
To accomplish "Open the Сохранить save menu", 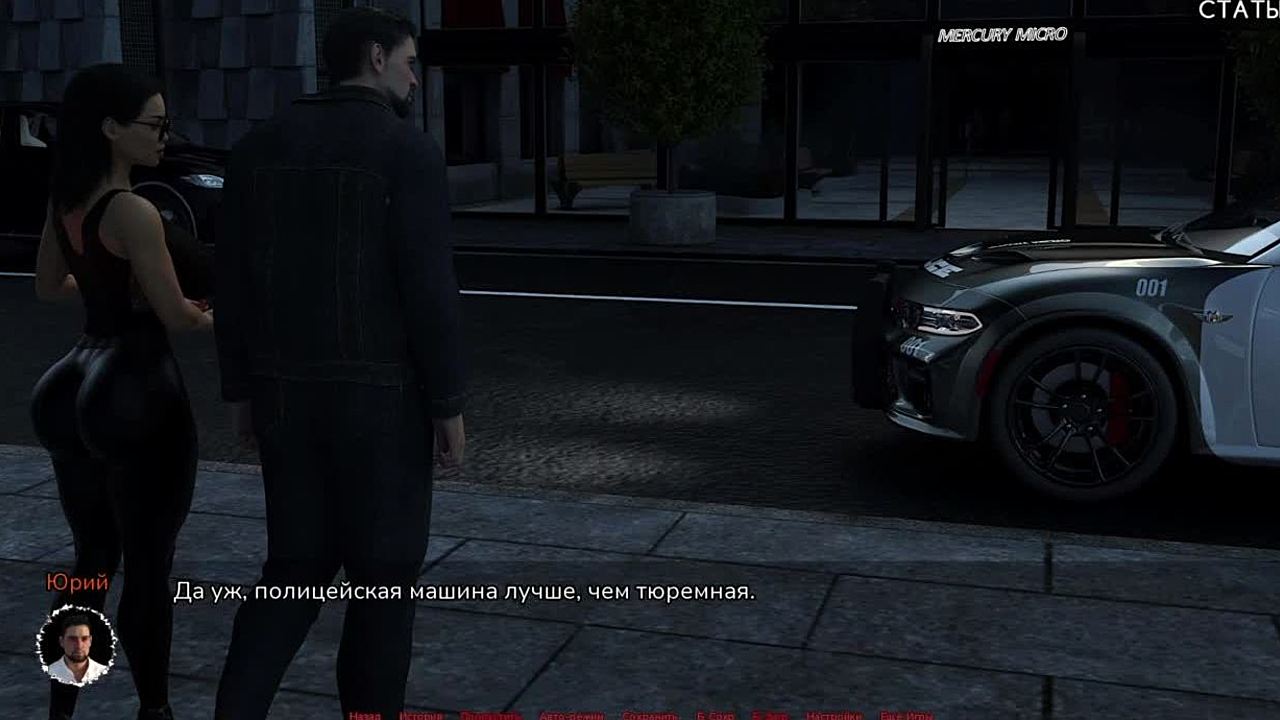I will pos(652,715).
